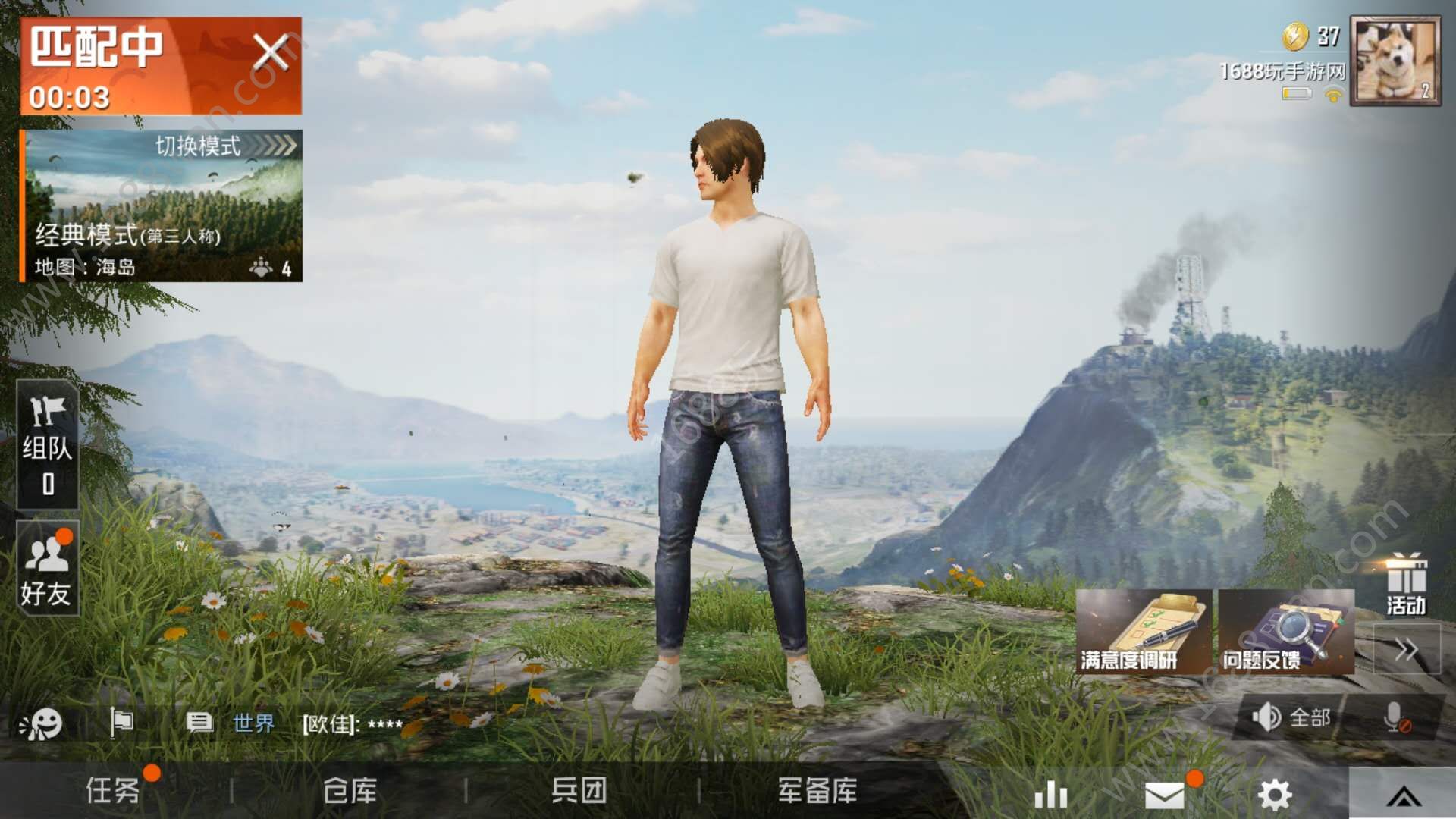Open the 组队 team panel
1456x819 pixels.
point(47,444)
